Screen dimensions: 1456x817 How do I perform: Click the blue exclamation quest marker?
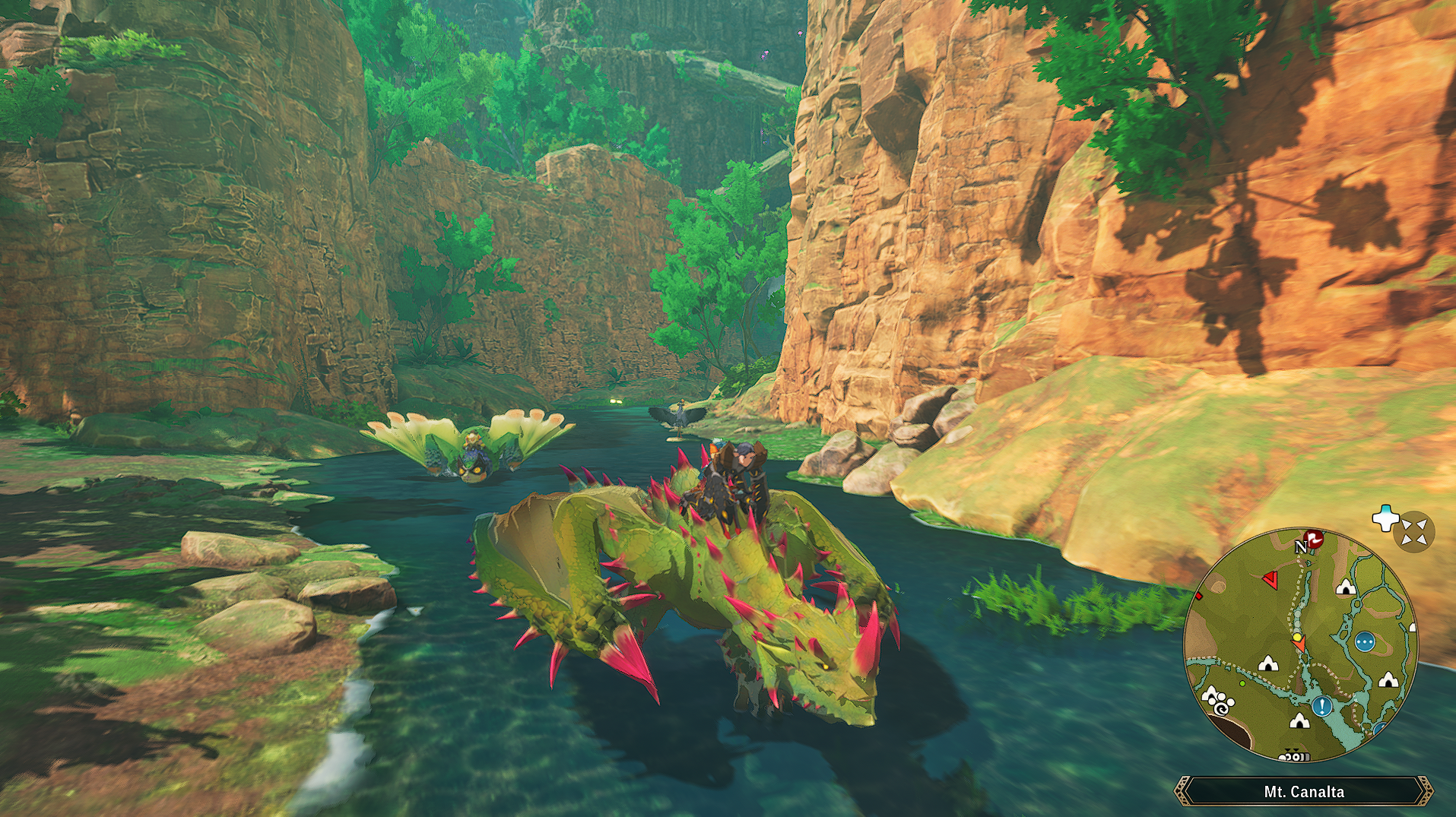1322,707
